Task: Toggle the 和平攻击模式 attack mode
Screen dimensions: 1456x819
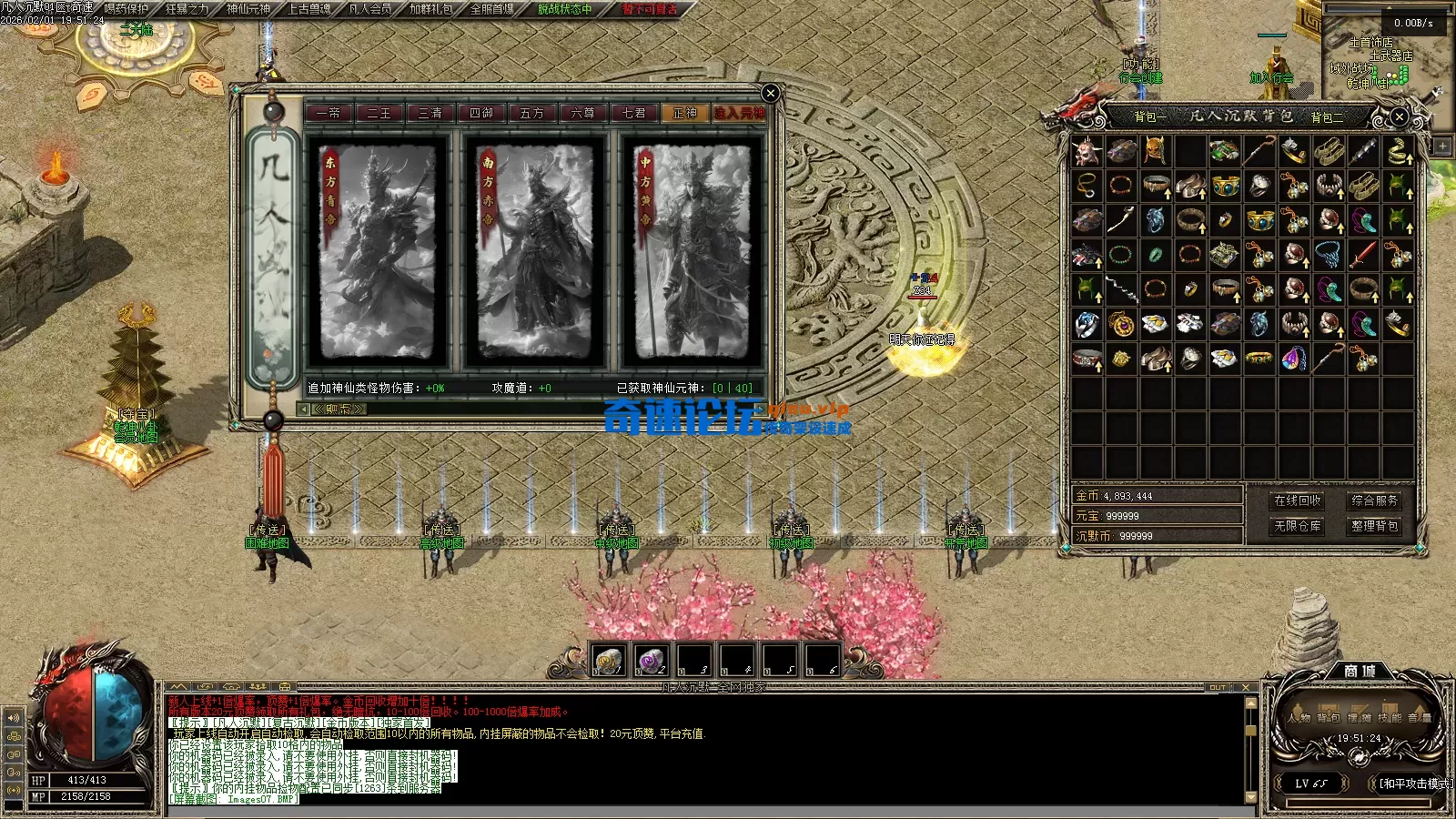Action: click(x=1414, y=784)
